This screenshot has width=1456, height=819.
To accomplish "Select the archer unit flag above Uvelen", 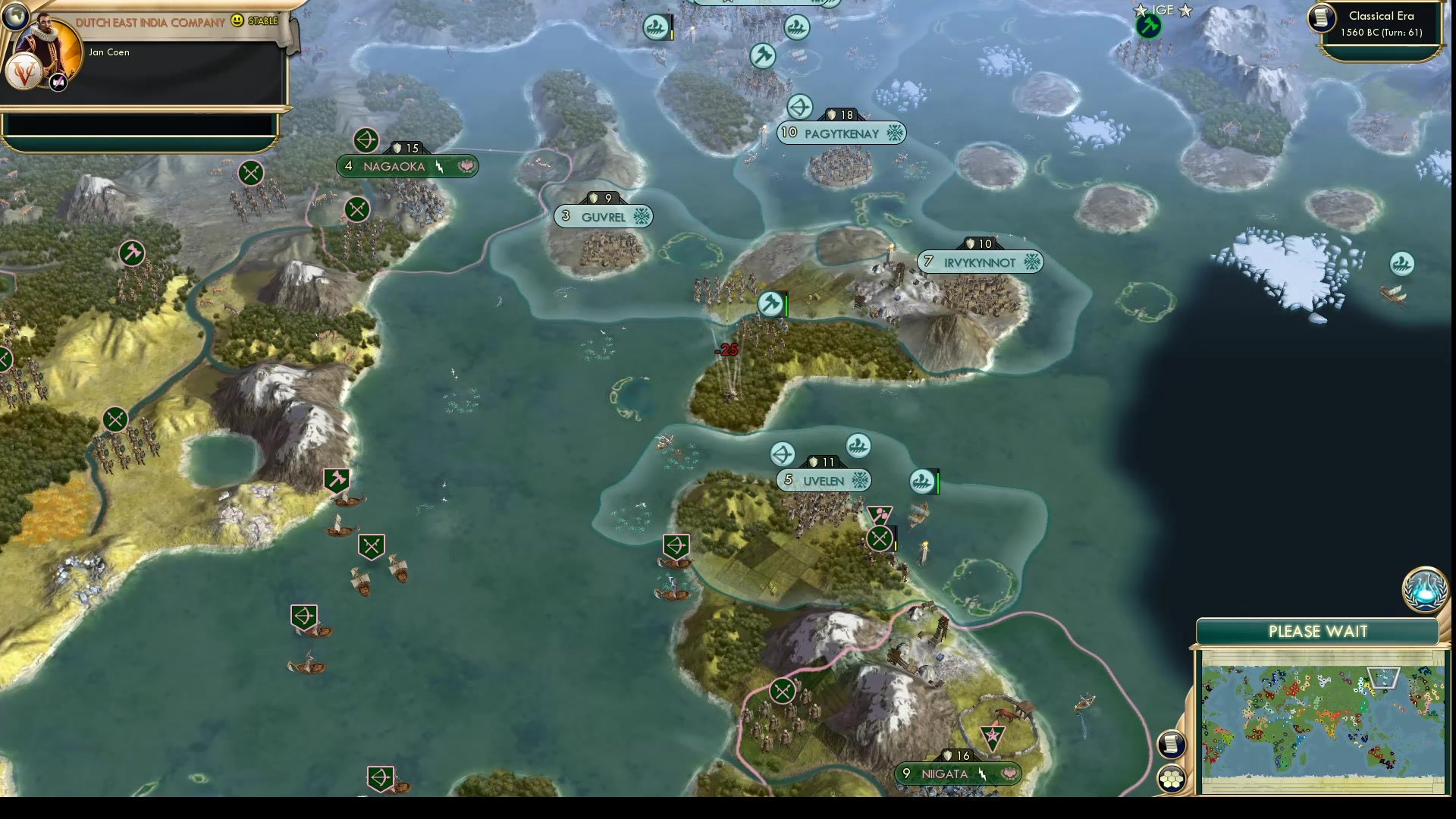I will (783, 455).
